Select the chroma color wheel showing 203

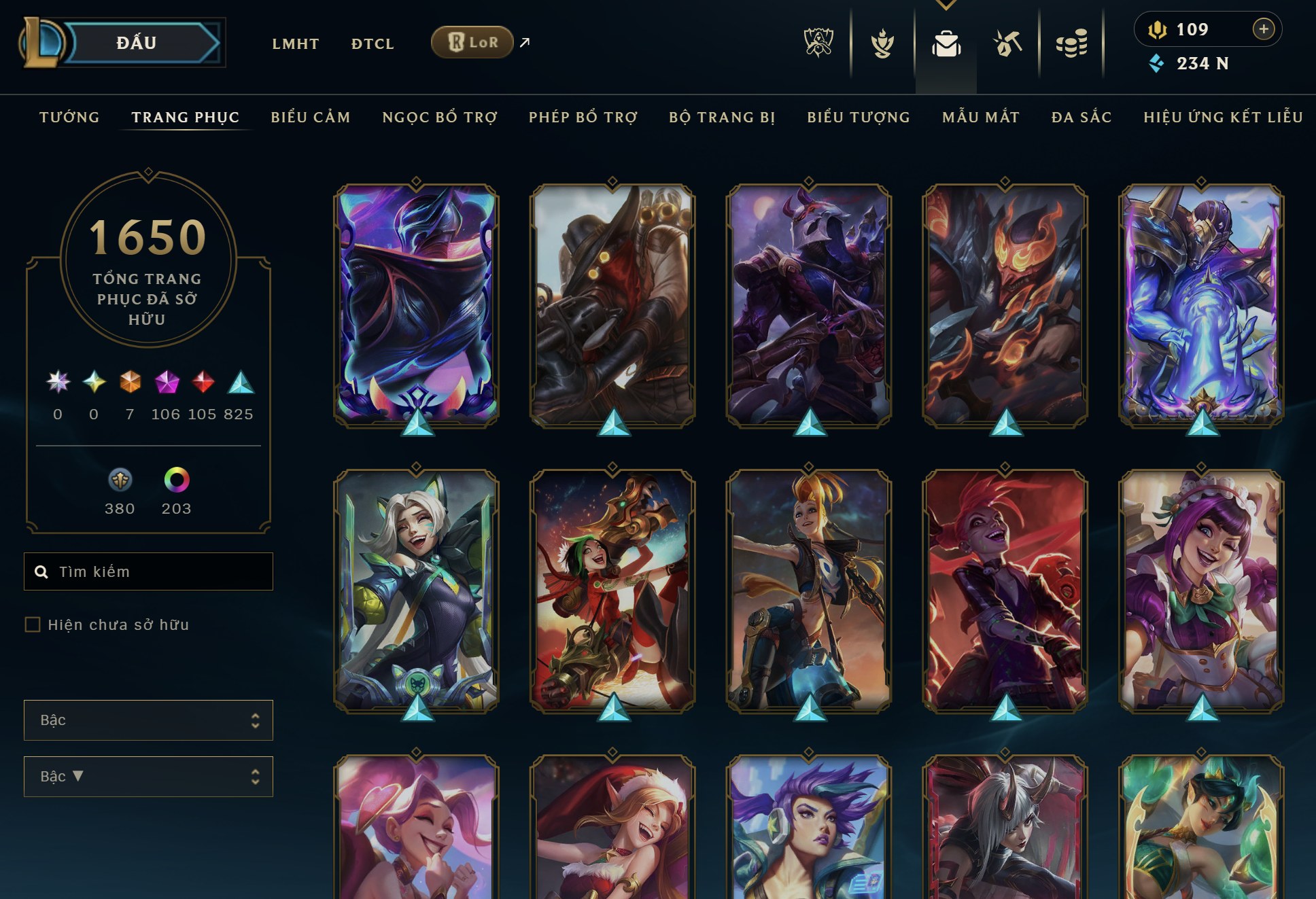coord(175,480)
